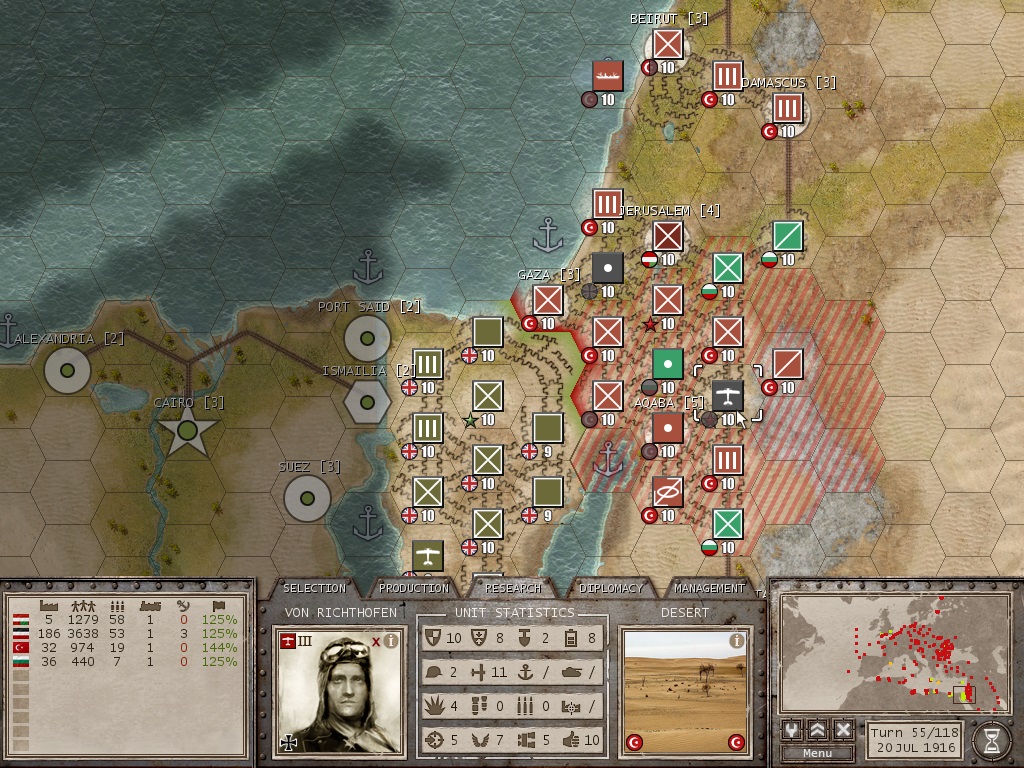Open the Desert terrain info icon
Viewport: 1024px width, 768px height.
coord(737,640)
